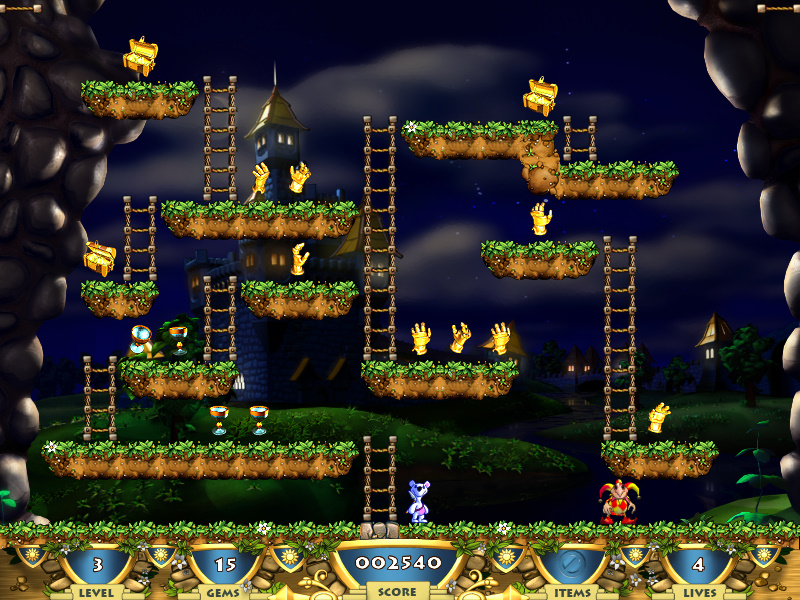Select the Items slot in the bottom bar
The height and width of the screenshot is (600, 800).
coord(569,565)
